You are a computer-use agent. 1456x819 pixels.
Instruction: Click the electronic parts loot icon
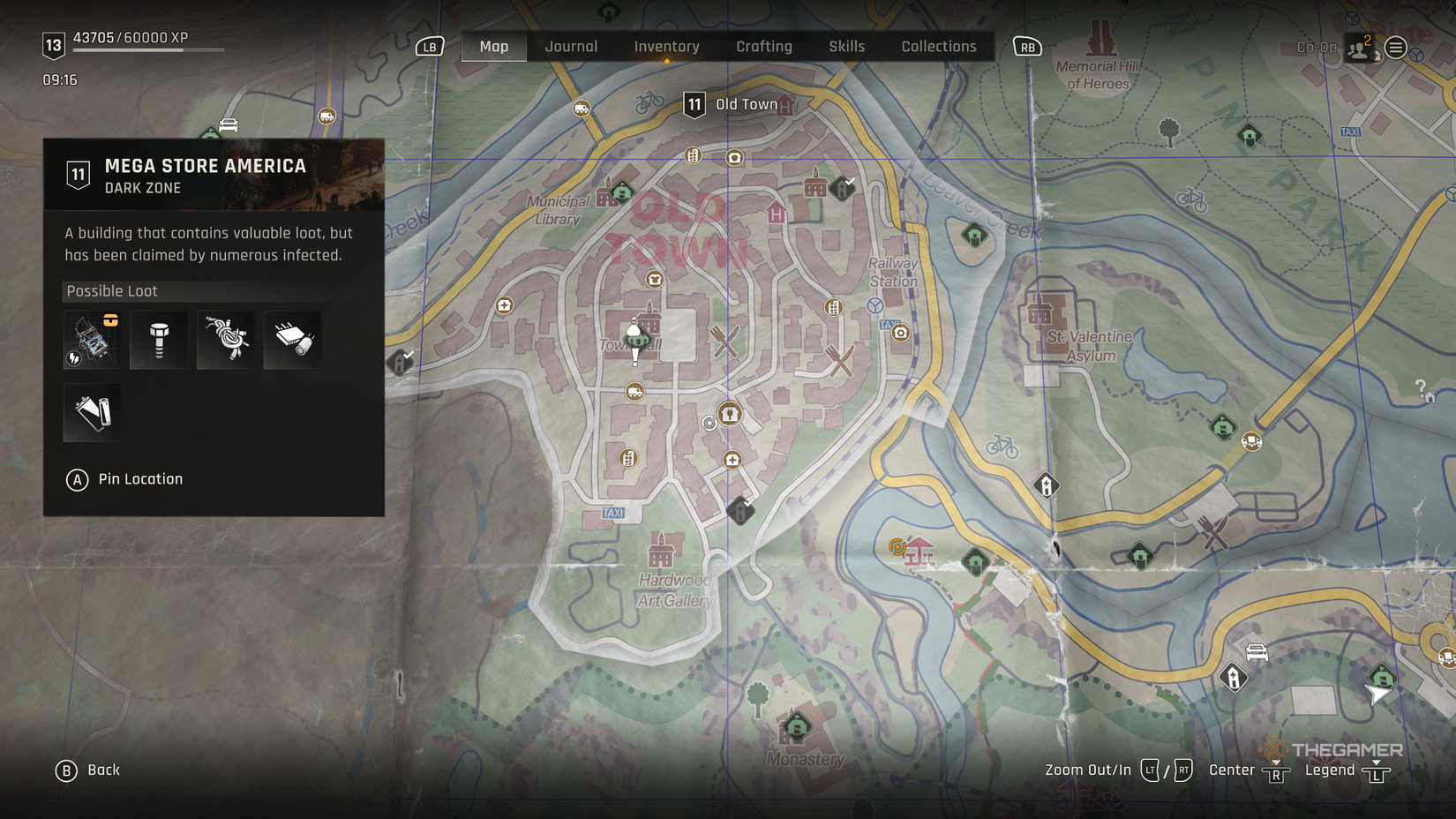click(x=91, y=340)
